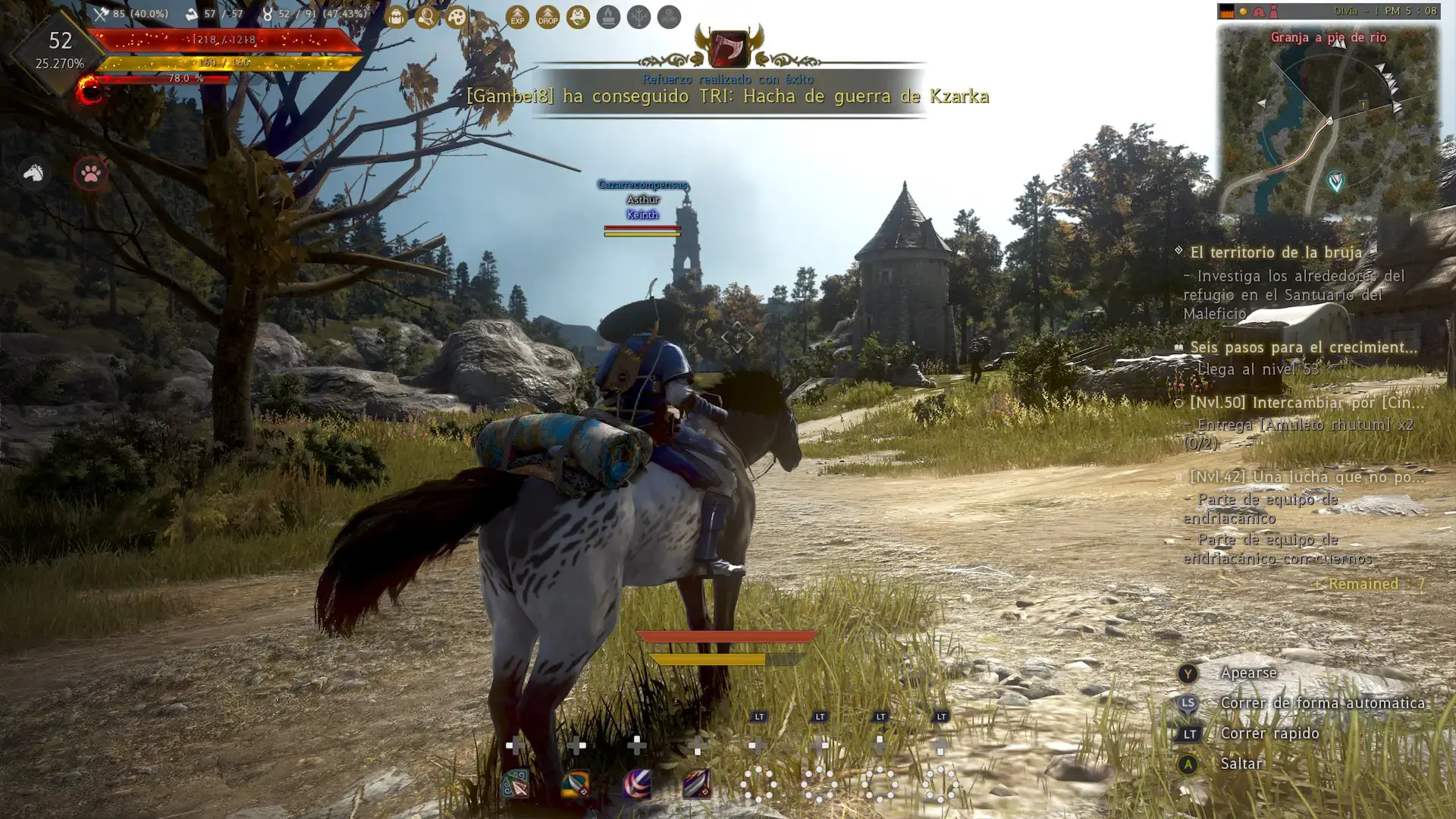The width and height of the screenshot is (1456, 819).
Task: Select the Olvia server time display
Action: (1388, 11)
